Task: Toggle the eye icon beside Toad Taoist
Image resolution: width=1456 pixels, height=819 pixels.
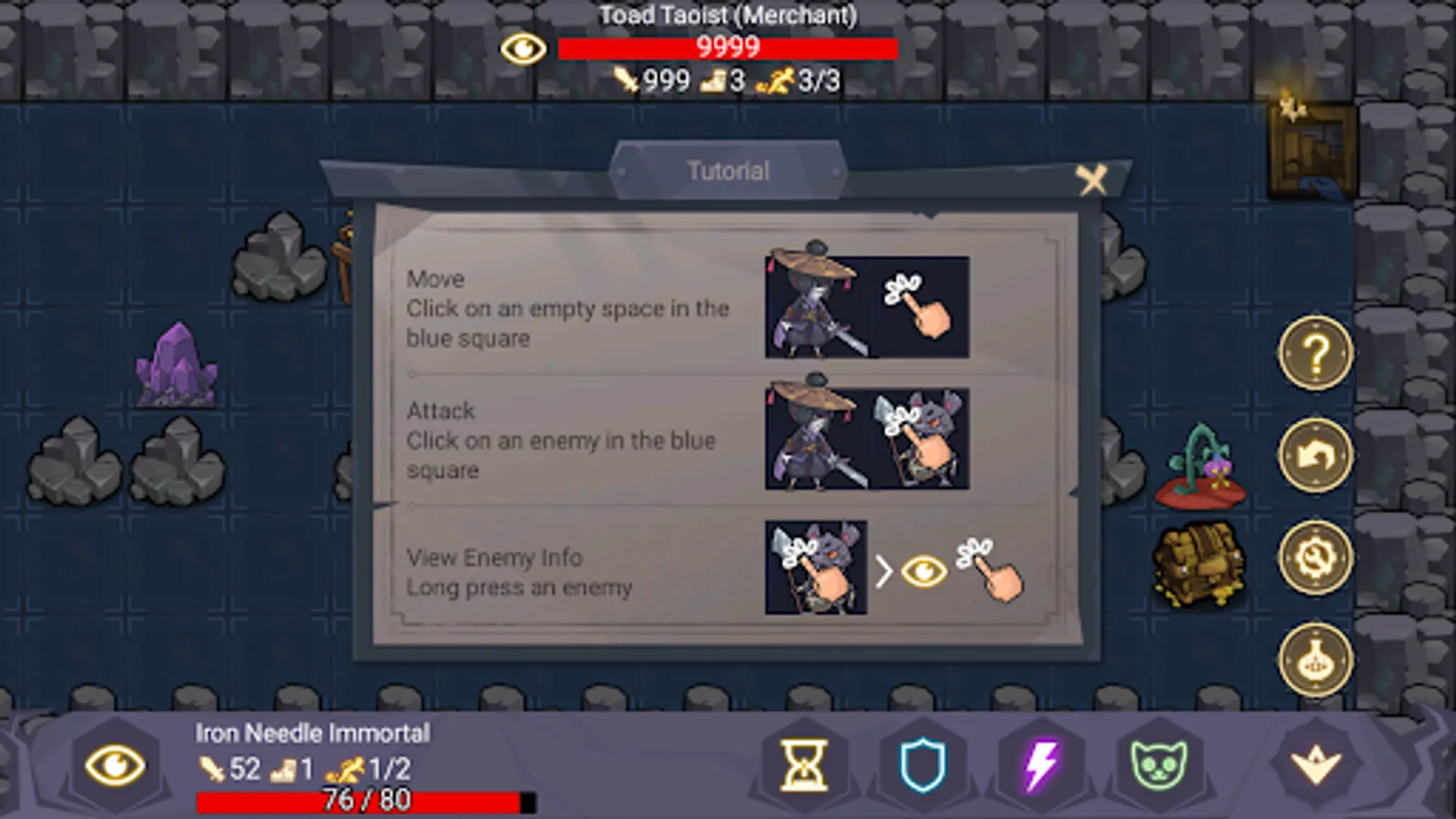Action: coord(524,47)
